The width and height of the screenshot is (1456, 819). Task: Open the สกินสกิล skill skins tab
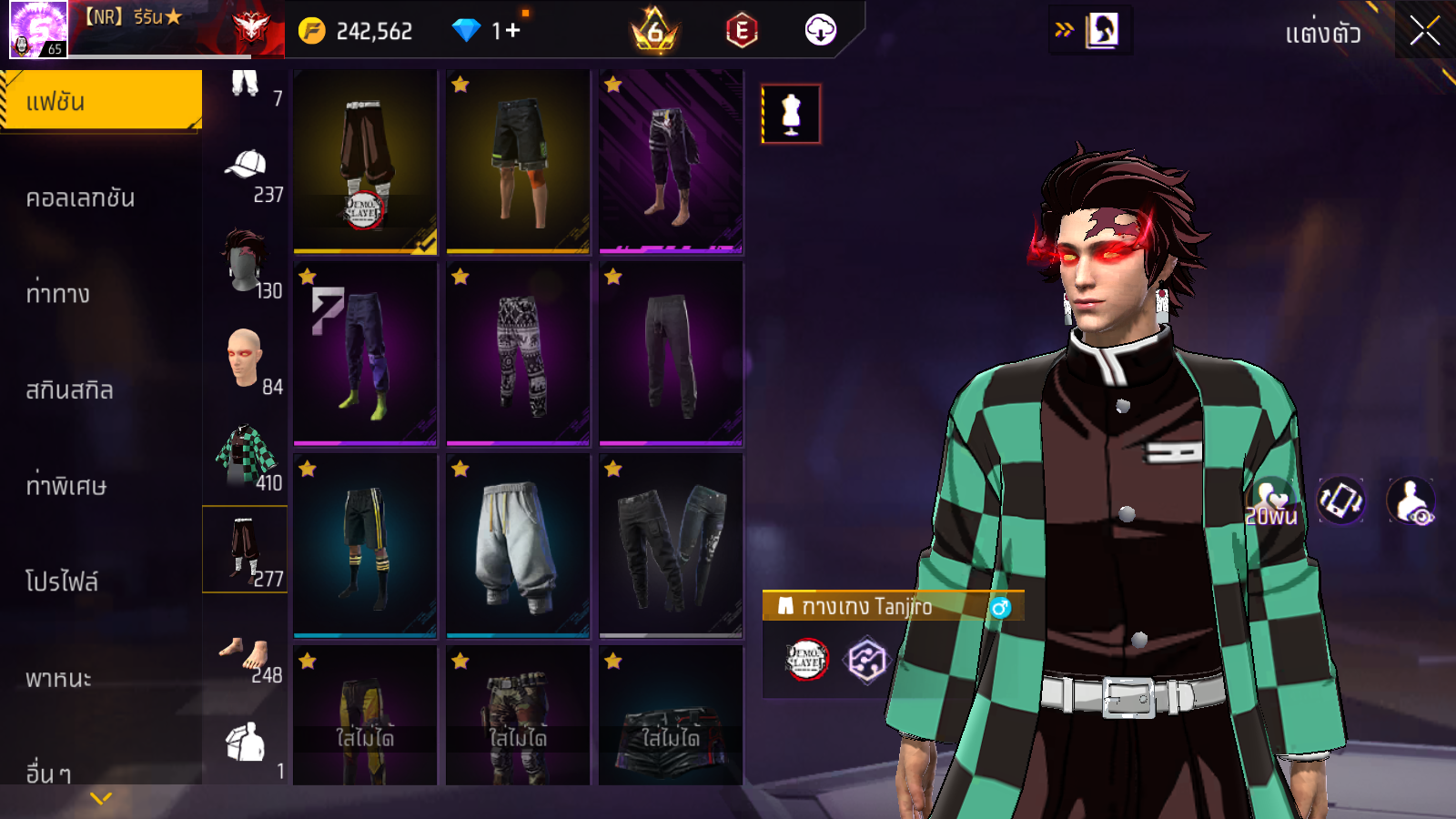70,390
